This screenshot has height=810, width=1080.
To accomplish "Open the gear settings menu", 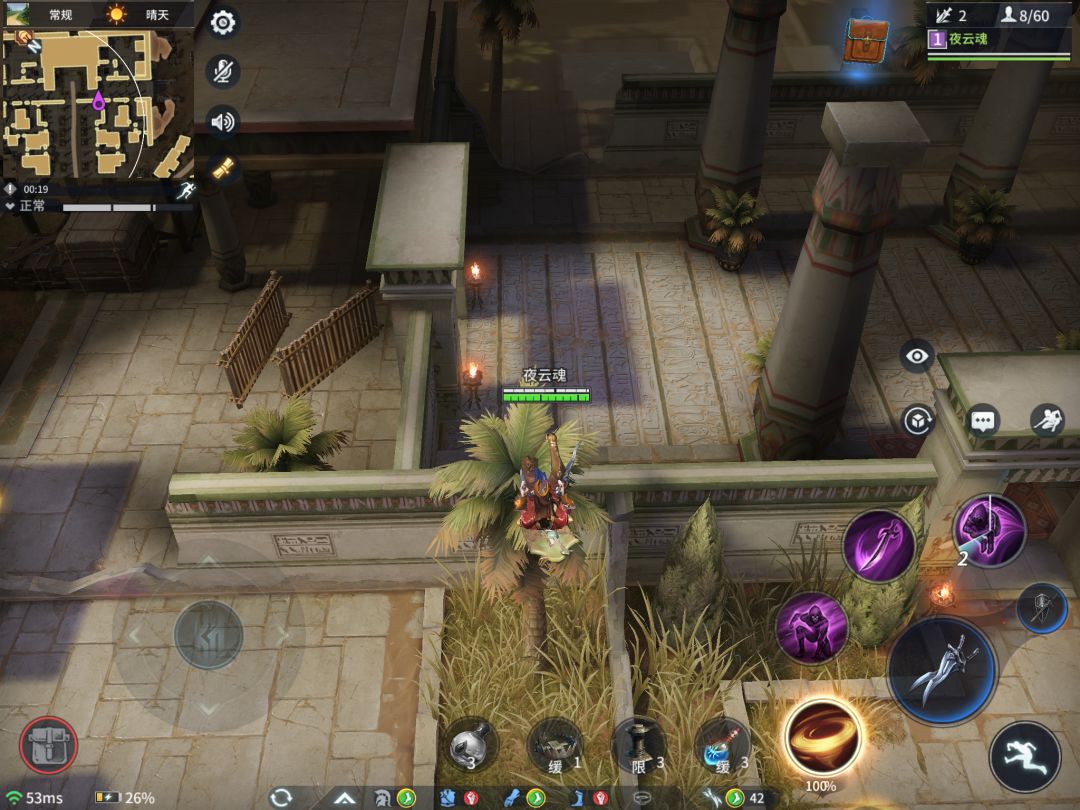I will pos(222,23).
